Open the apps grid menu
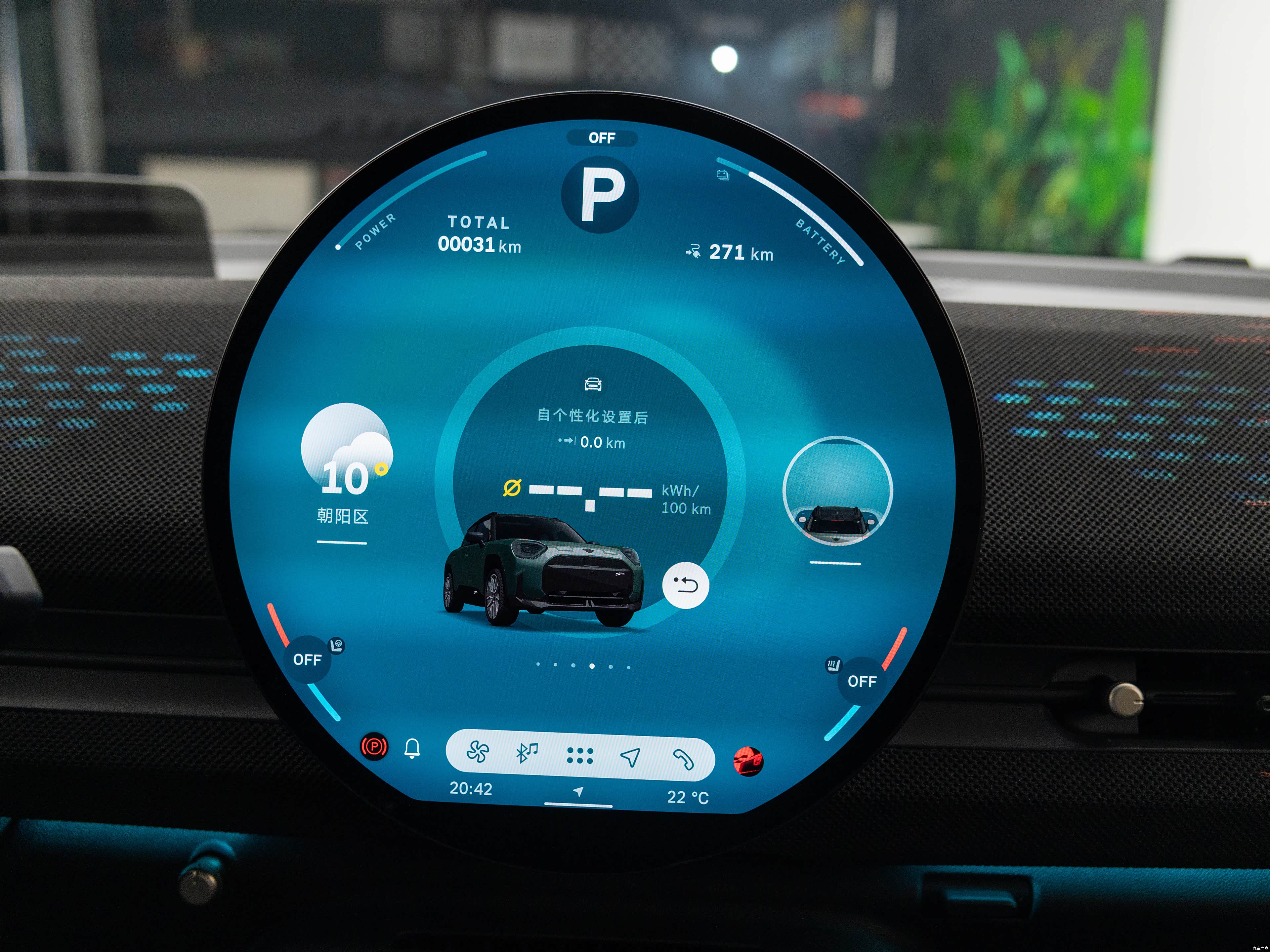 coord(579,756)
